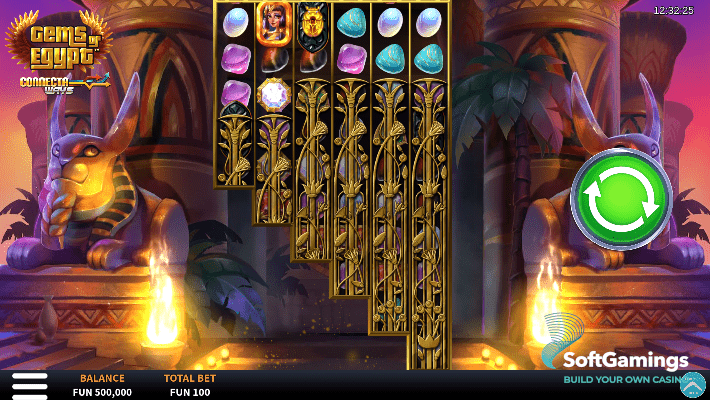Spin the reels with the green button
Screen dimensions: 710x400
tap(620, 199)
